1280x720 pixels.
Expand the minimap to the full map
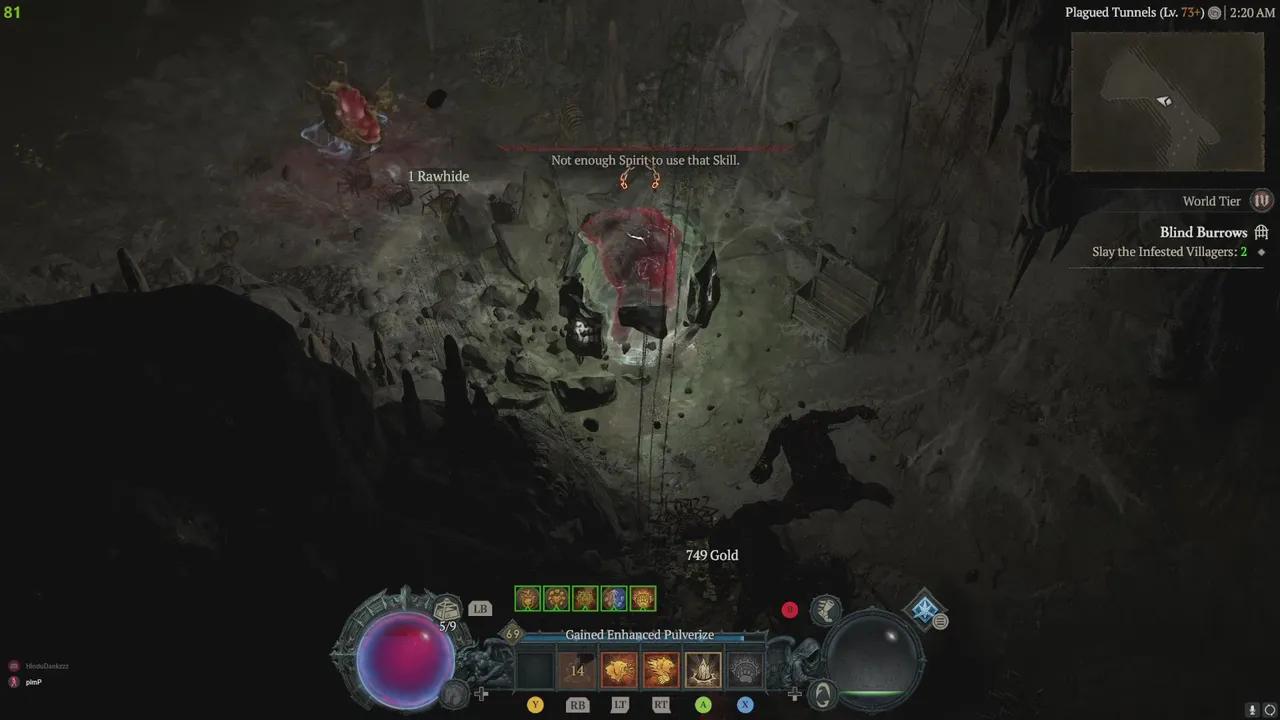pyautogui.click(x=1168, y=100)
